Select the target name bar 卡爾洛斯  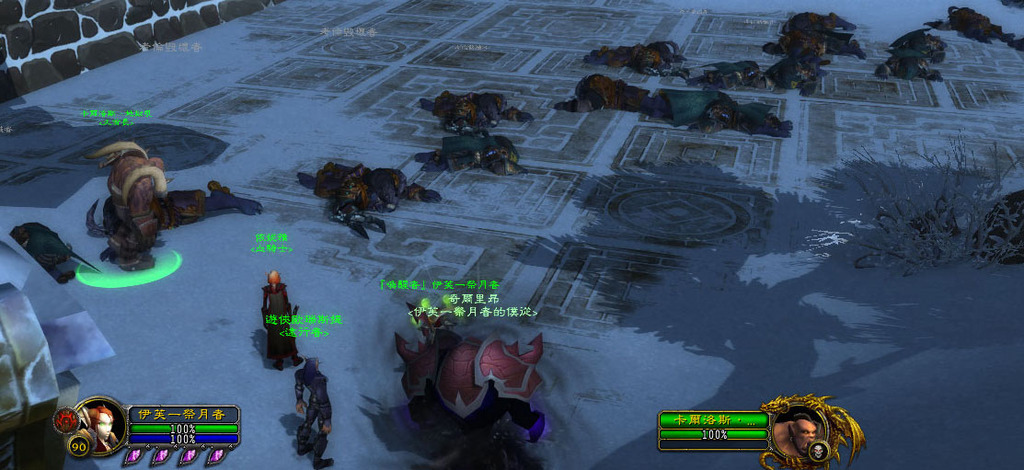713,420
